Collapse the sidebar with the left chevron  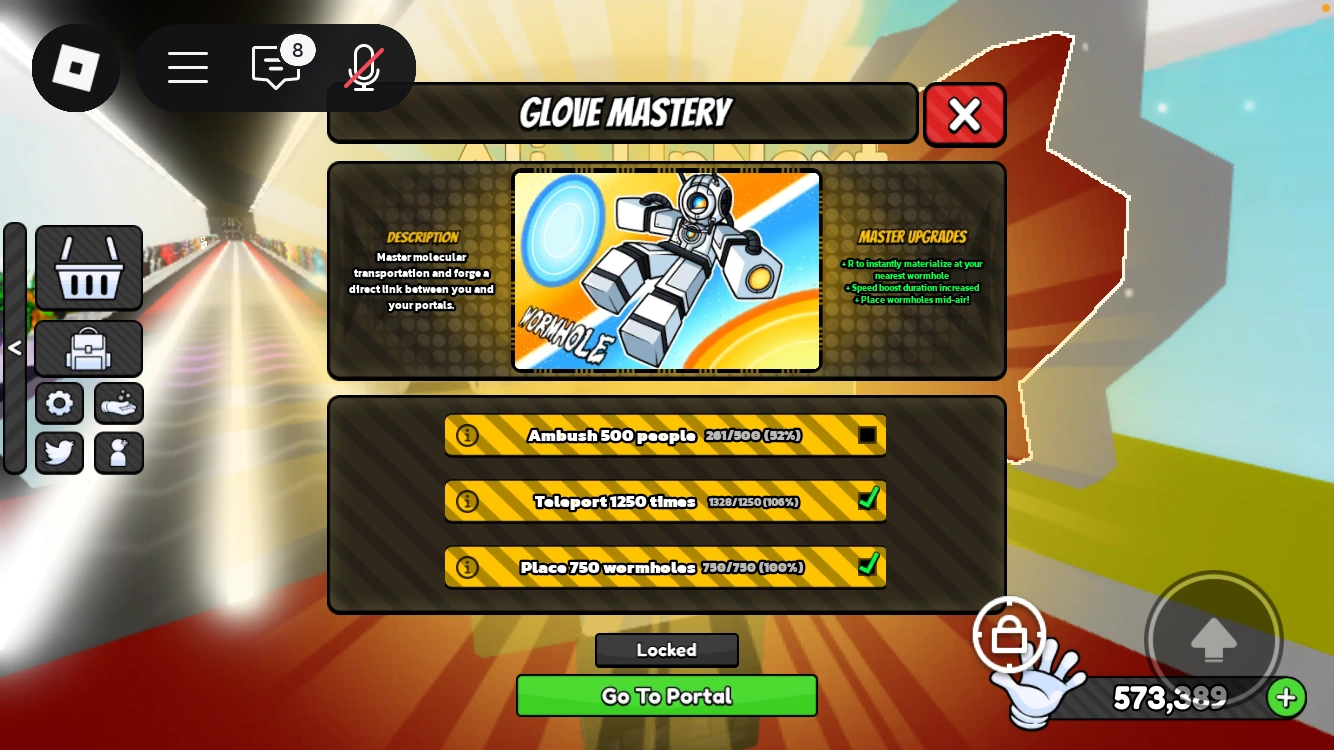[x=15, y=347]
